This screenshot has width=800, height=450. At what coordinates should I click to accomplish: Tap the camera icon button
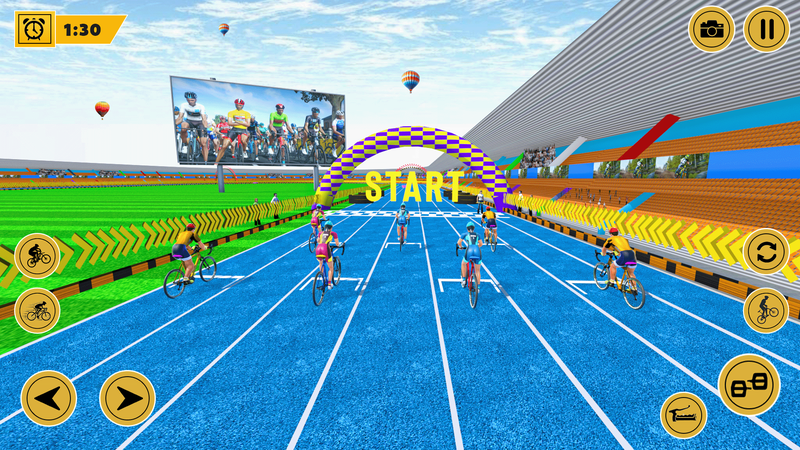point(711,29)
